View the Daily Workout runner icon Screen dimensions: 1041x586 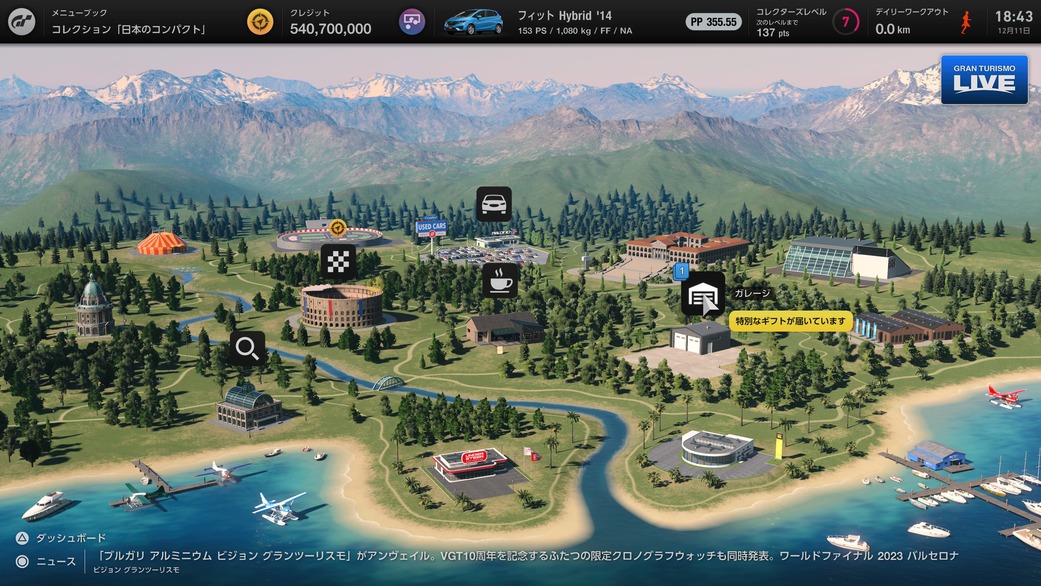click(x=966, y=21)
